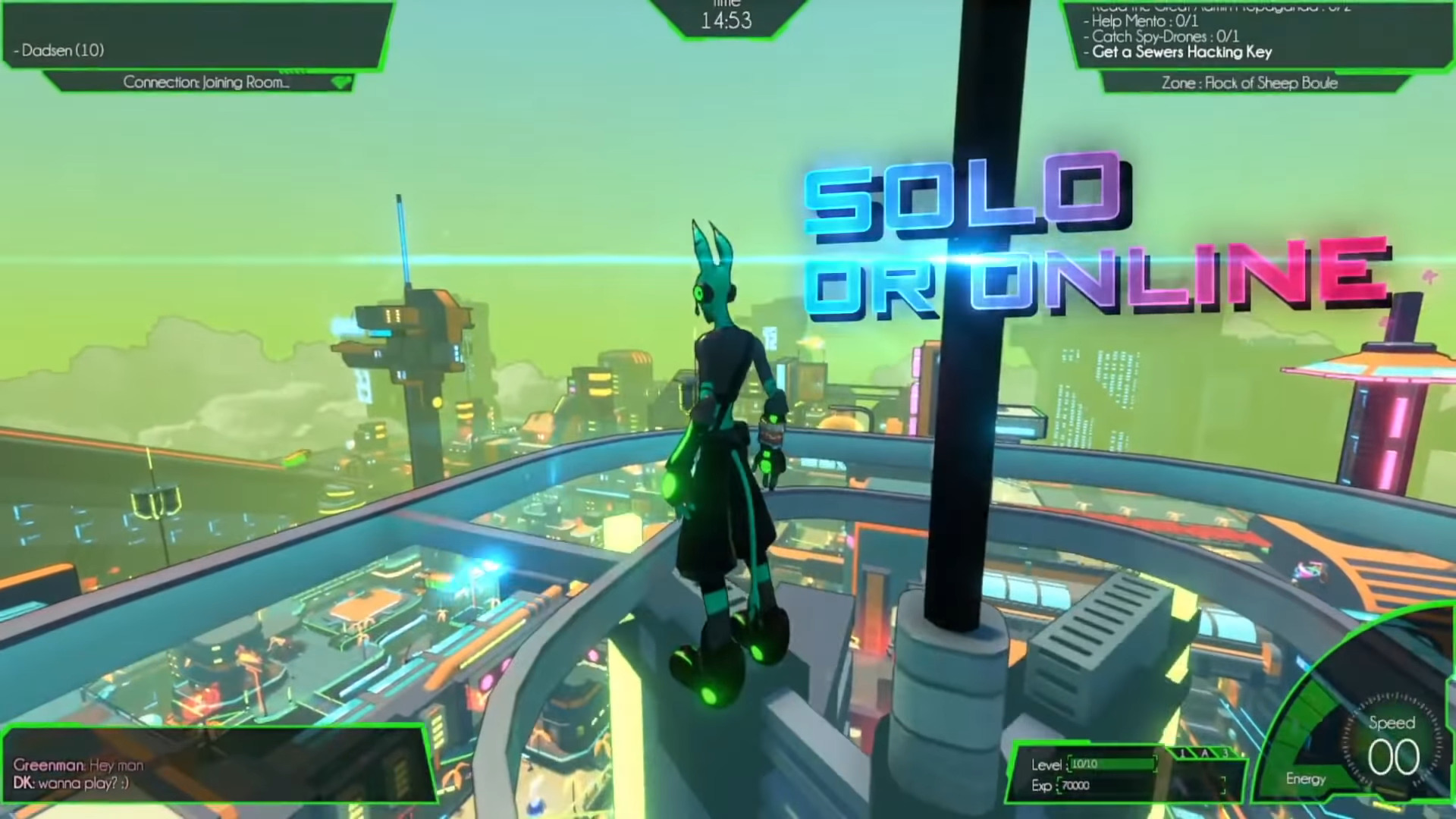This screenshot has width=1456, height=819.
Task: Open the chat box with Greenman's message
Action: click(x=79, y=765)
